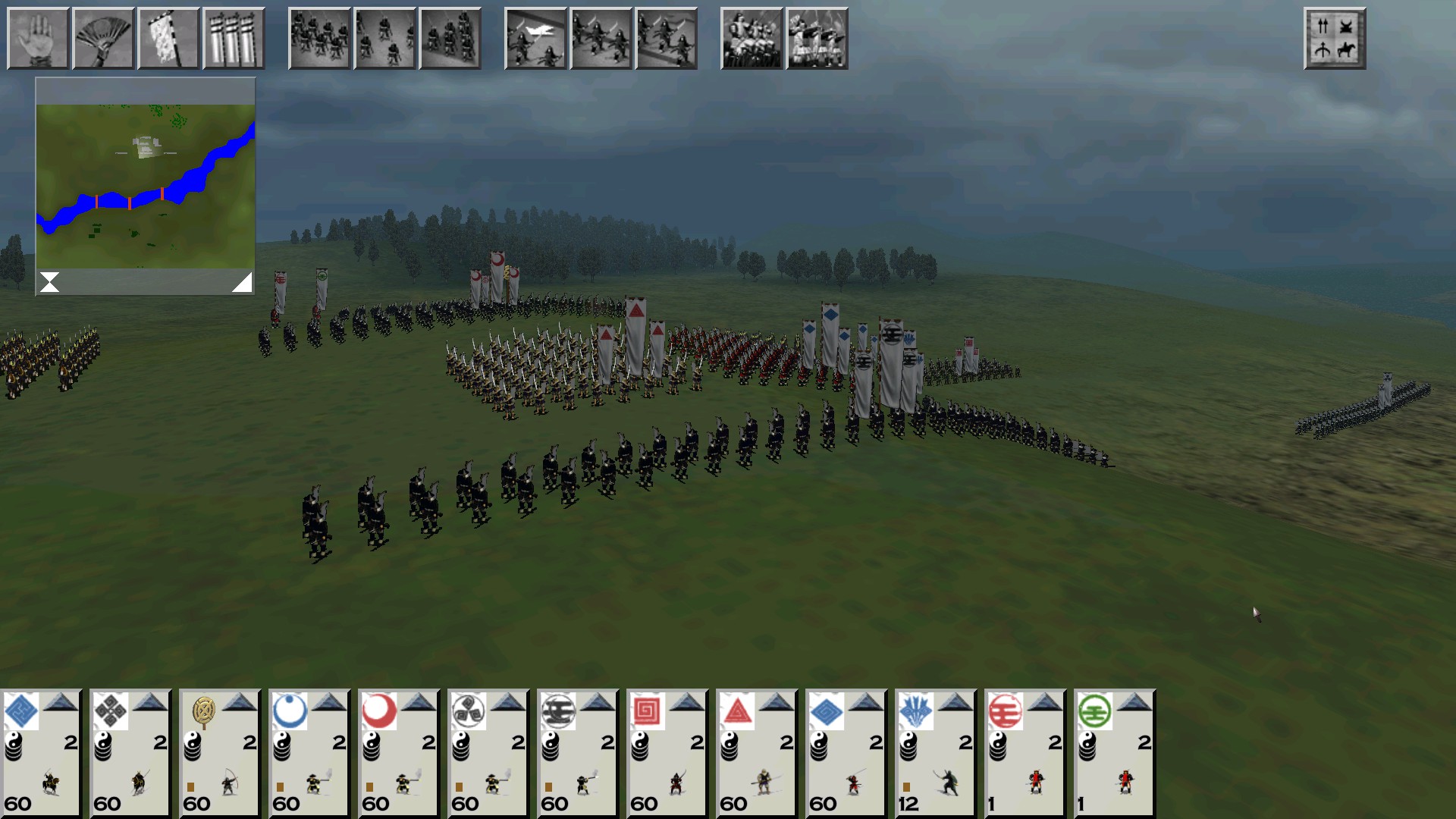Toggle the minimap resize arrow bottom right corner
The image size is (1456, 819).
pos(243,281)
